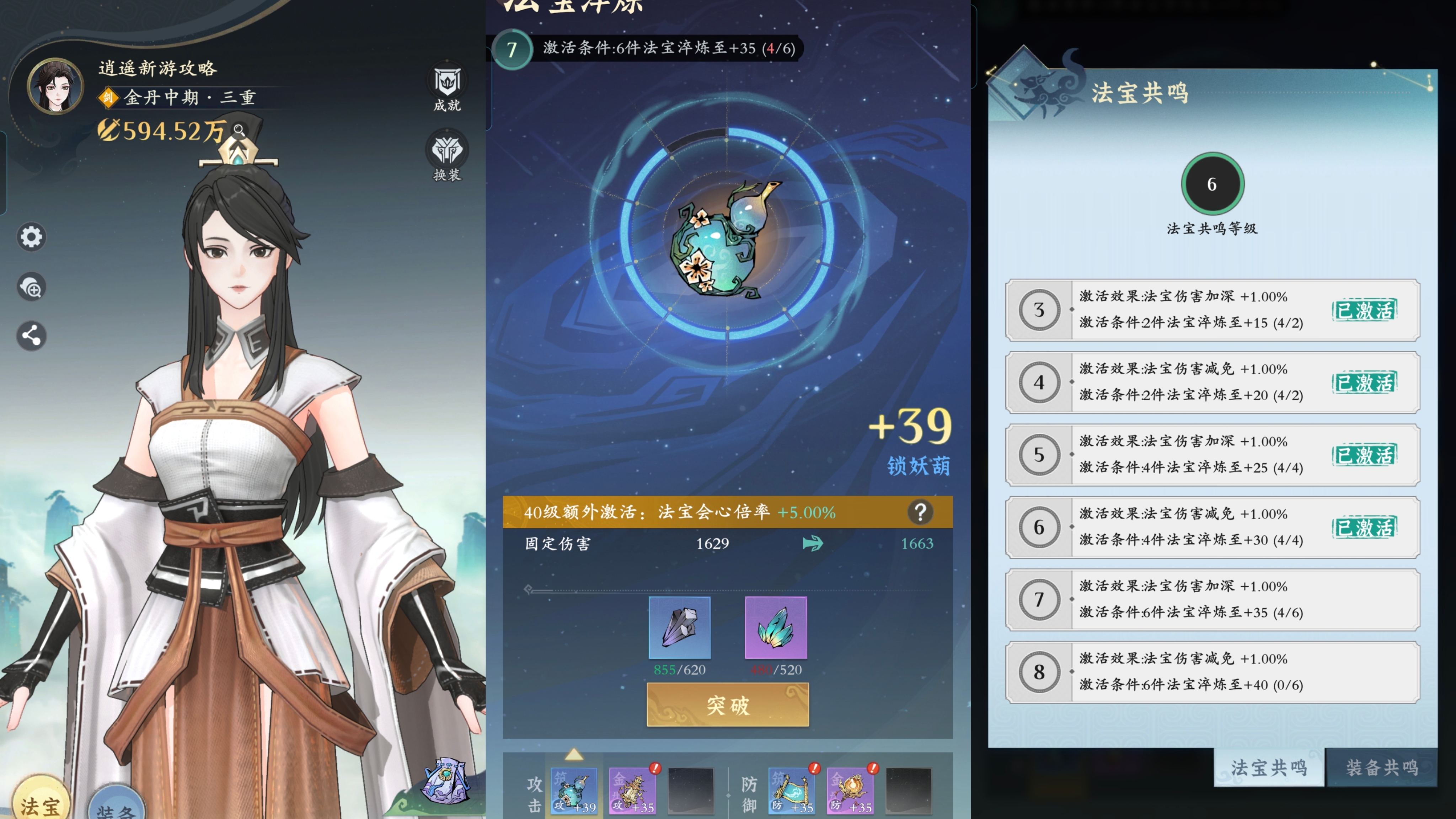
Task: Select the +35 defense scroll treasure icon
Action: [791, 791]
